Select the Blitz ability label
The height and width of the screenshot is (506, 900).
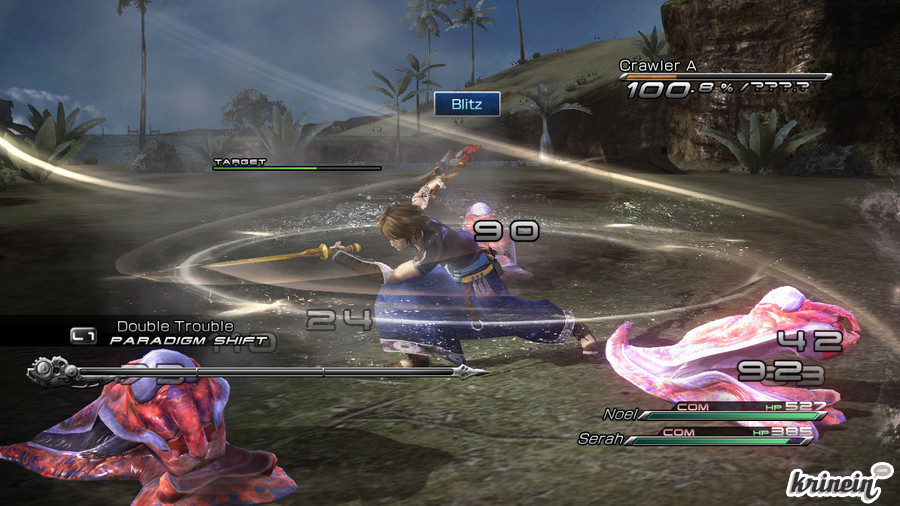tap(467, 102)
